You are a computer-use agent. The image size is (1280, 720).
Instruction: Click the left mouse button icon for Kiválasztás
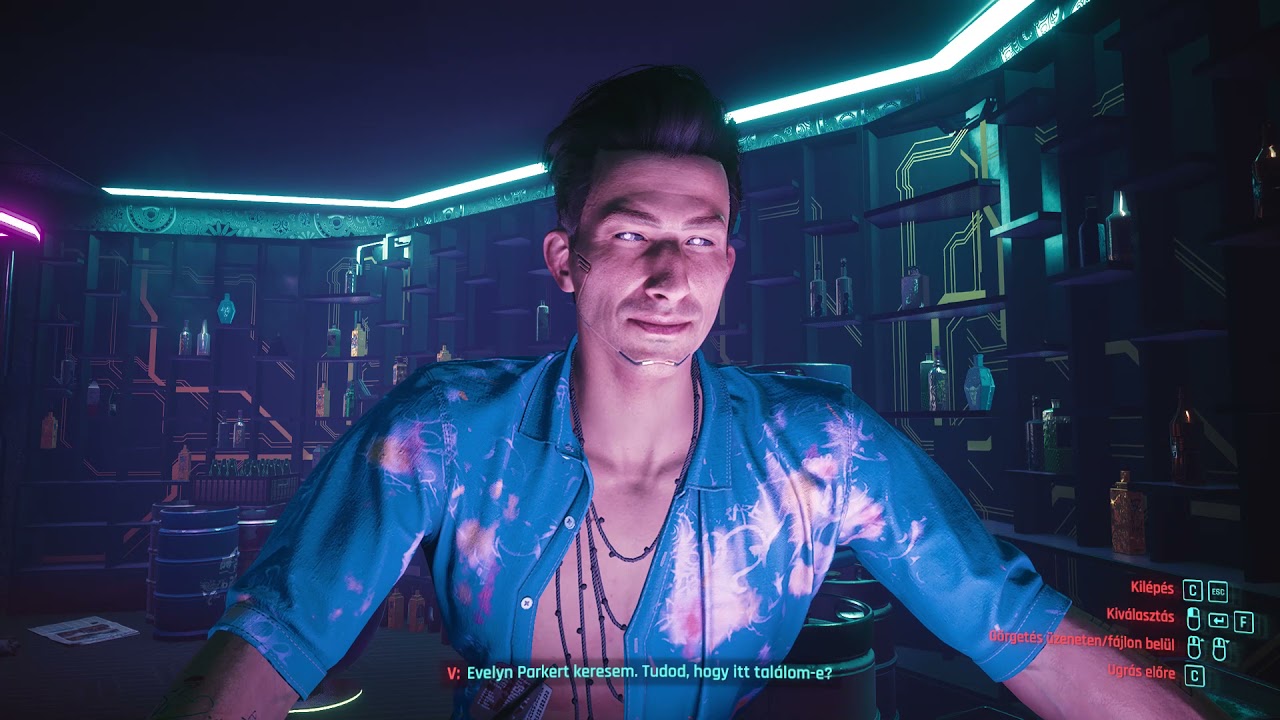1194,618
